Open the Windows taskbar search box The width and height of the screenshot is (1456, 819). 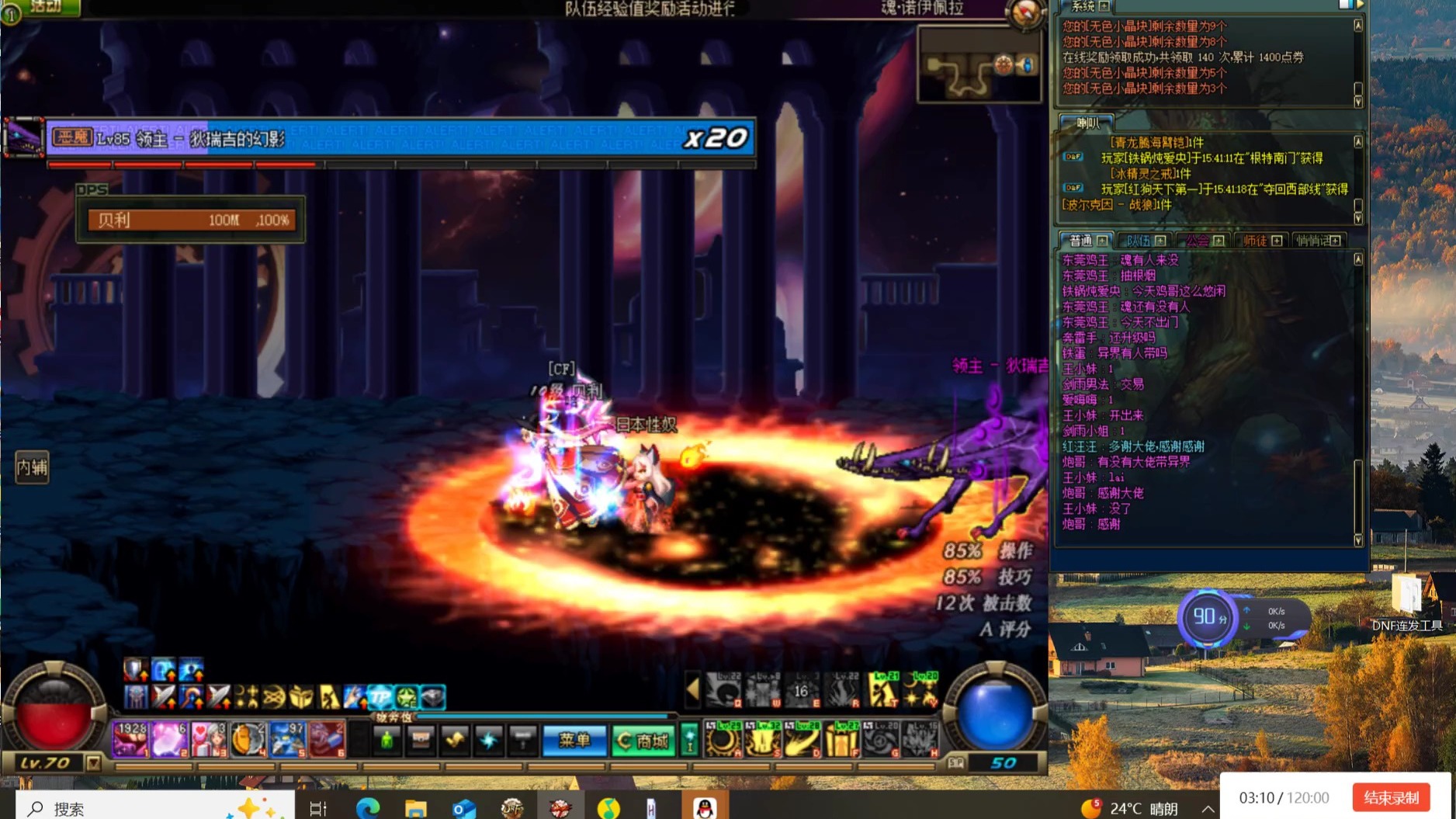155,808
